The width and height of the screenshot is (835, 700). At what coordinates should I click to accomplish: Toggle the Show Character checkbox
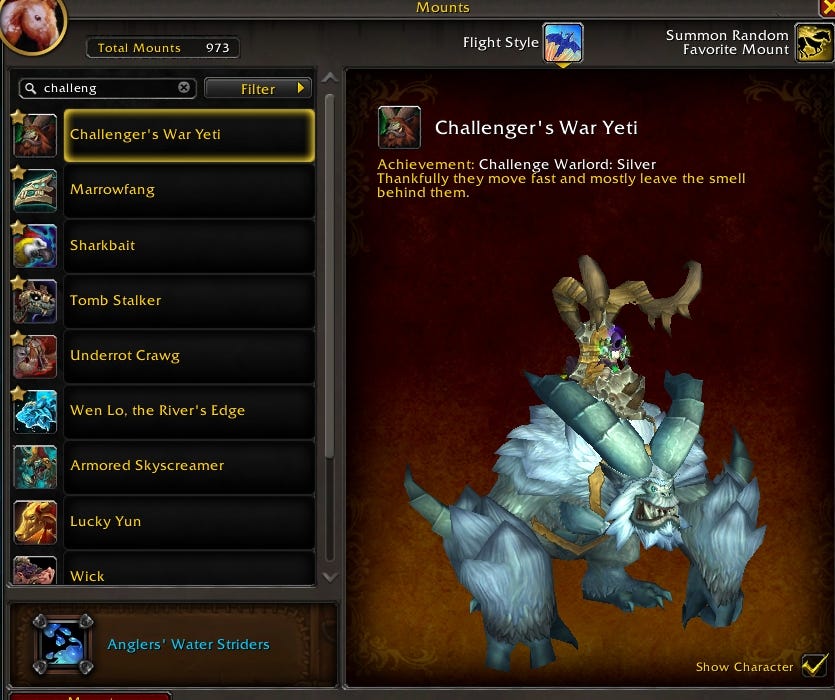pyautogui.click(x=815, y=666)
